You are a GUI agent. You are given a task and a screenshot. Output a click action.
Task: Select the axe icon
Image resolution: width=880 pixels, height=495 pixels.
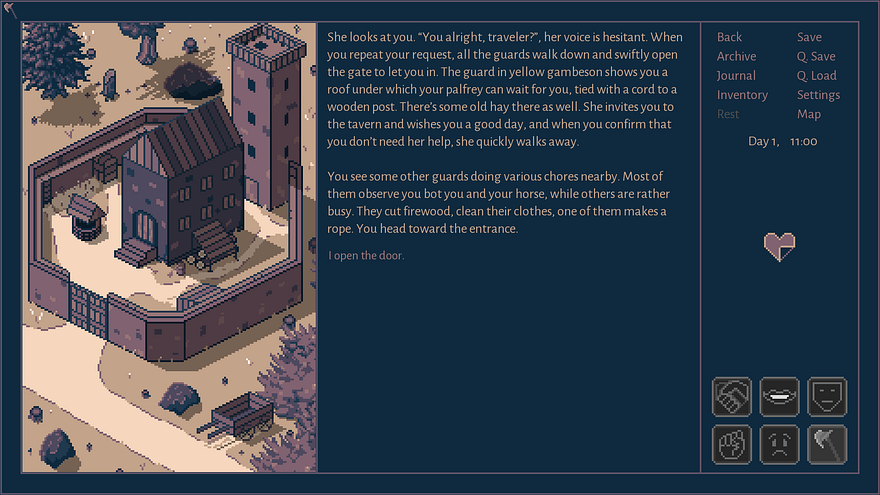(x=827, y=444)
